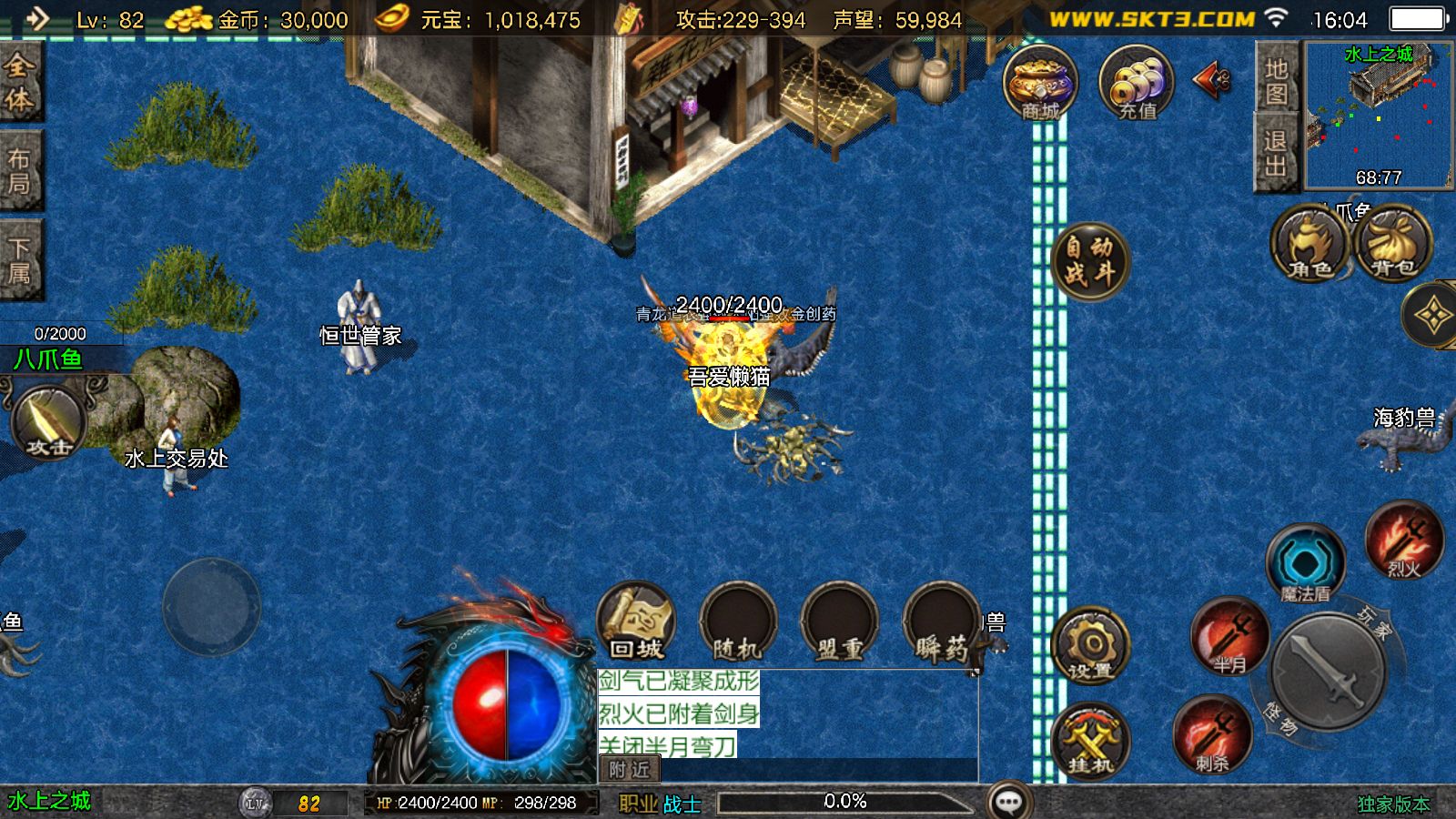Switch to the 附近 chat tab

[629, 770]
